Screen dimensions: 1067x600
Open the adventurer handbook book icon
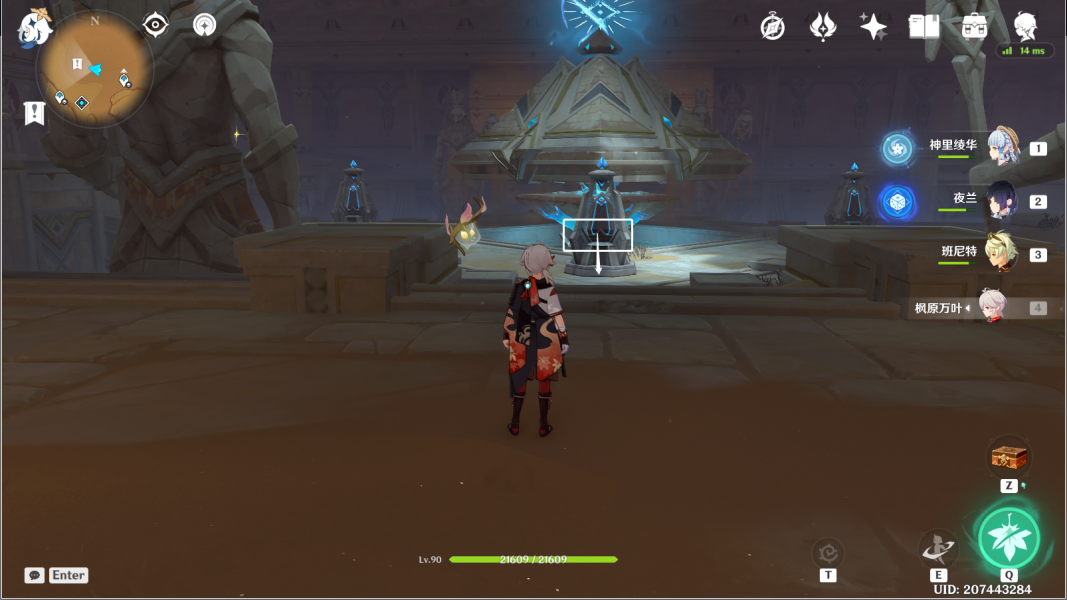[x=924, y=27]
